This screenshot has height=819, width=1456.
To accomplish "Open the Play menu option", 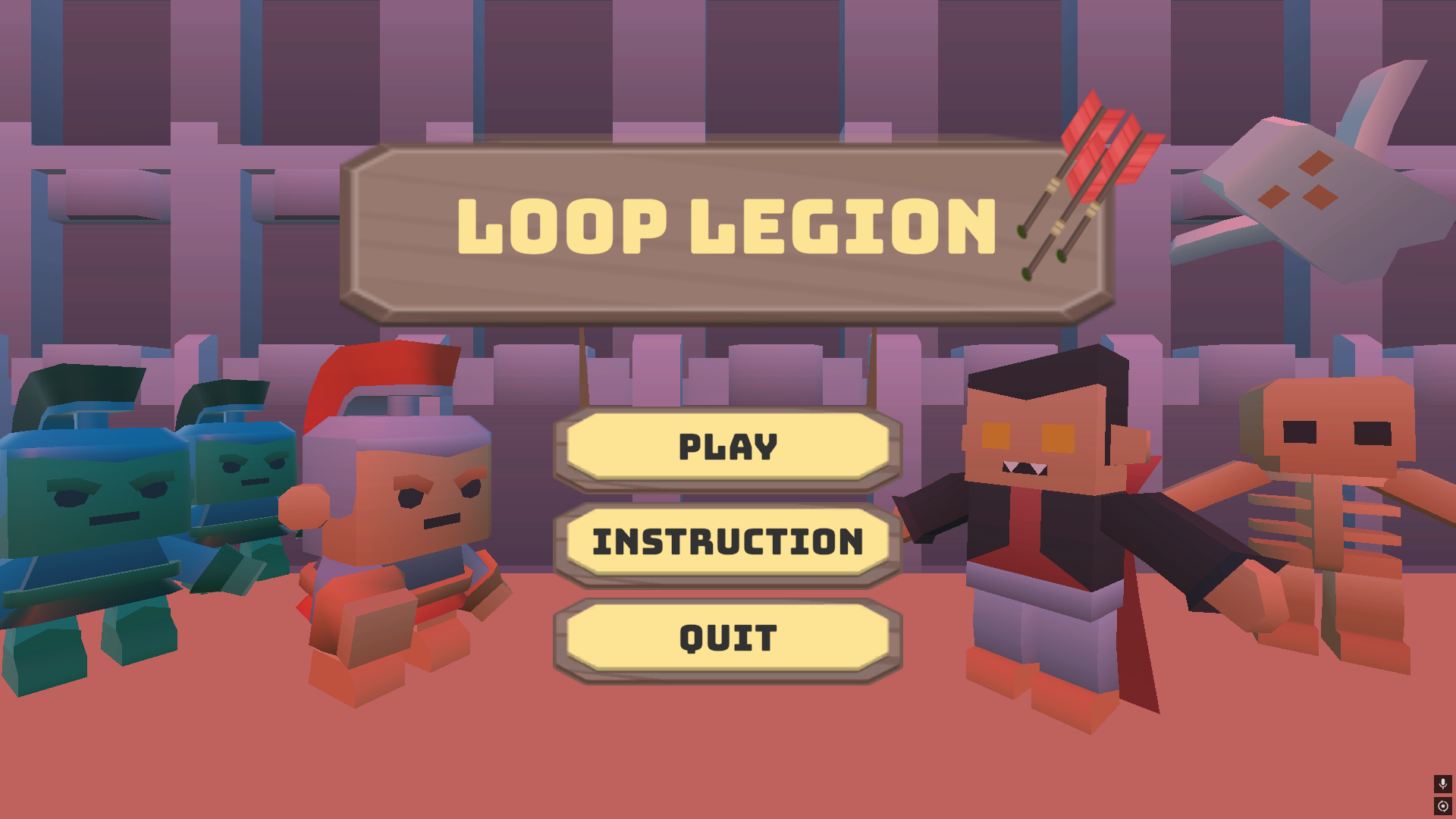I will point(726,447).
